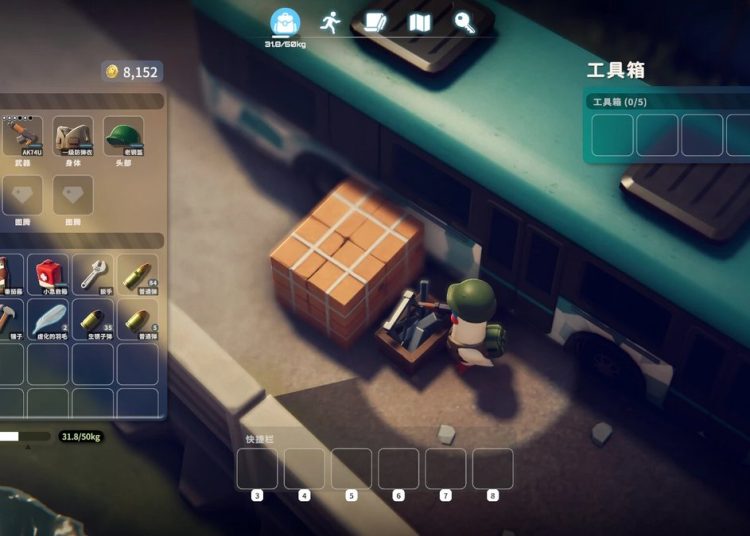Viewport: 750px width, 536px height.
Task: Pick the red first aid kit
Action: pyautogui.click(x=48, y=274)
